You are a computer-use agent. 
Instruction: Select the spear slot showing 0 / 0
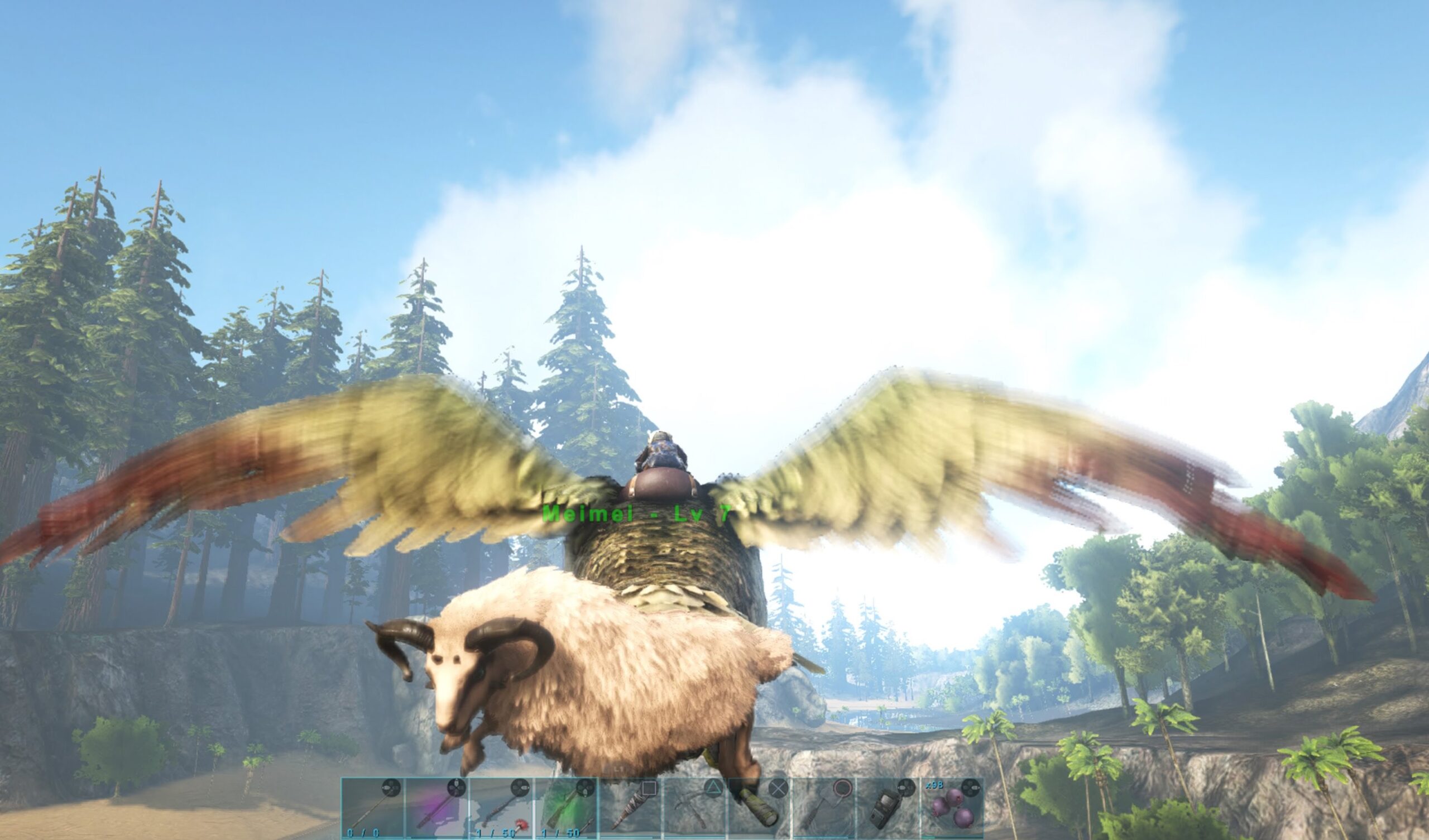372,808
